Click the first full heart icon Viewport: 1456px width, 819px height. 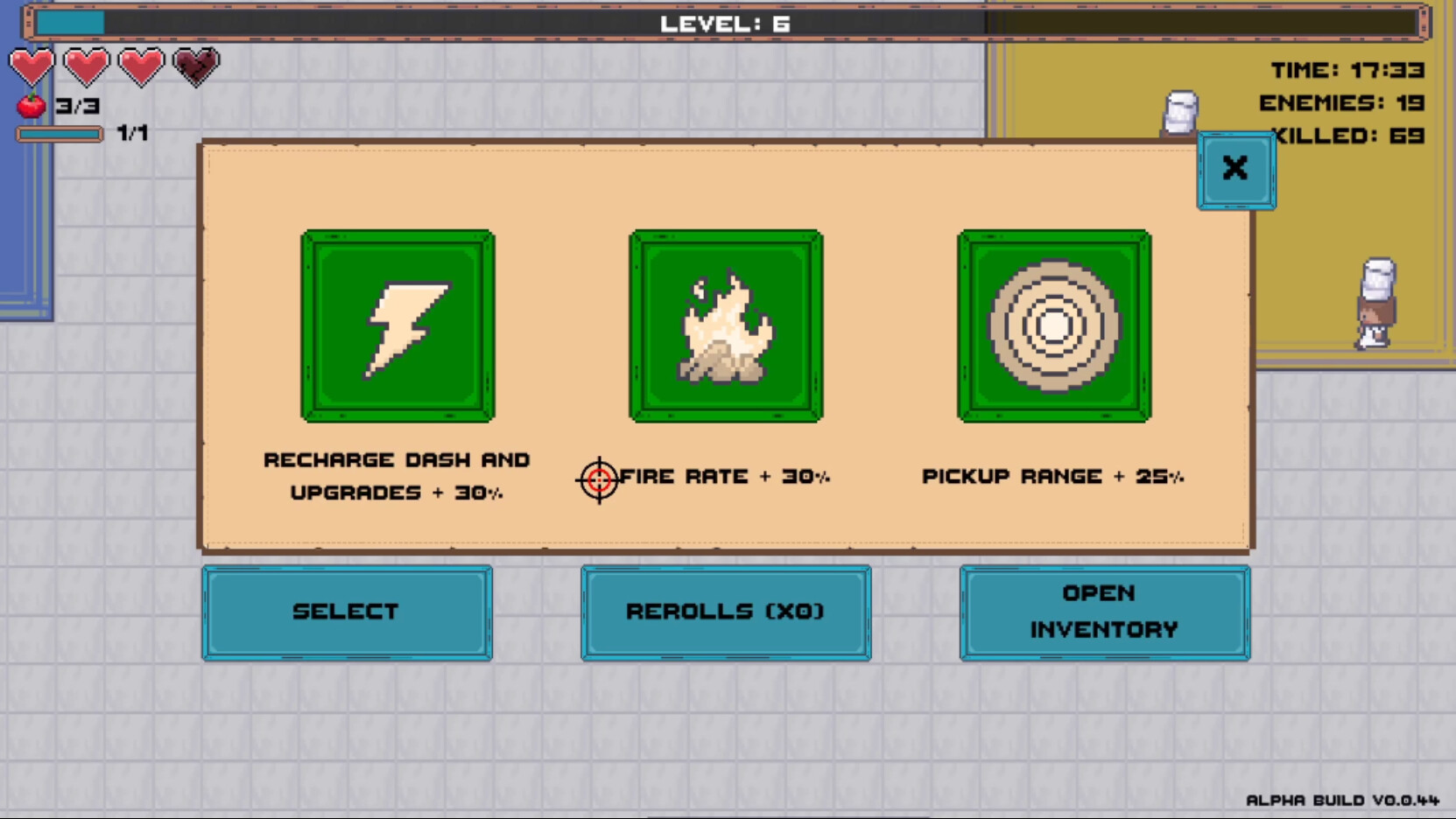pyautogui.click(x=32, y=66)
